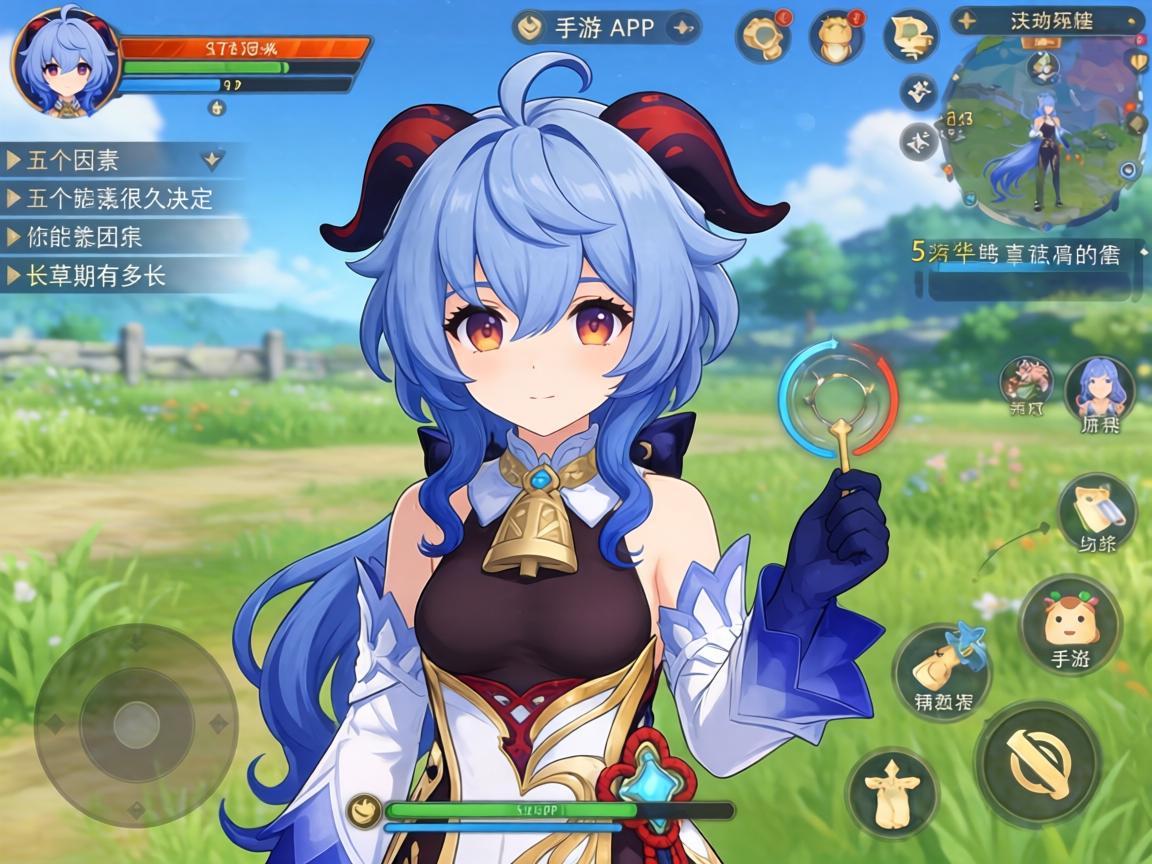
Task: Activate the large crossed-circle attack button
Action: tap(1037, 763)
